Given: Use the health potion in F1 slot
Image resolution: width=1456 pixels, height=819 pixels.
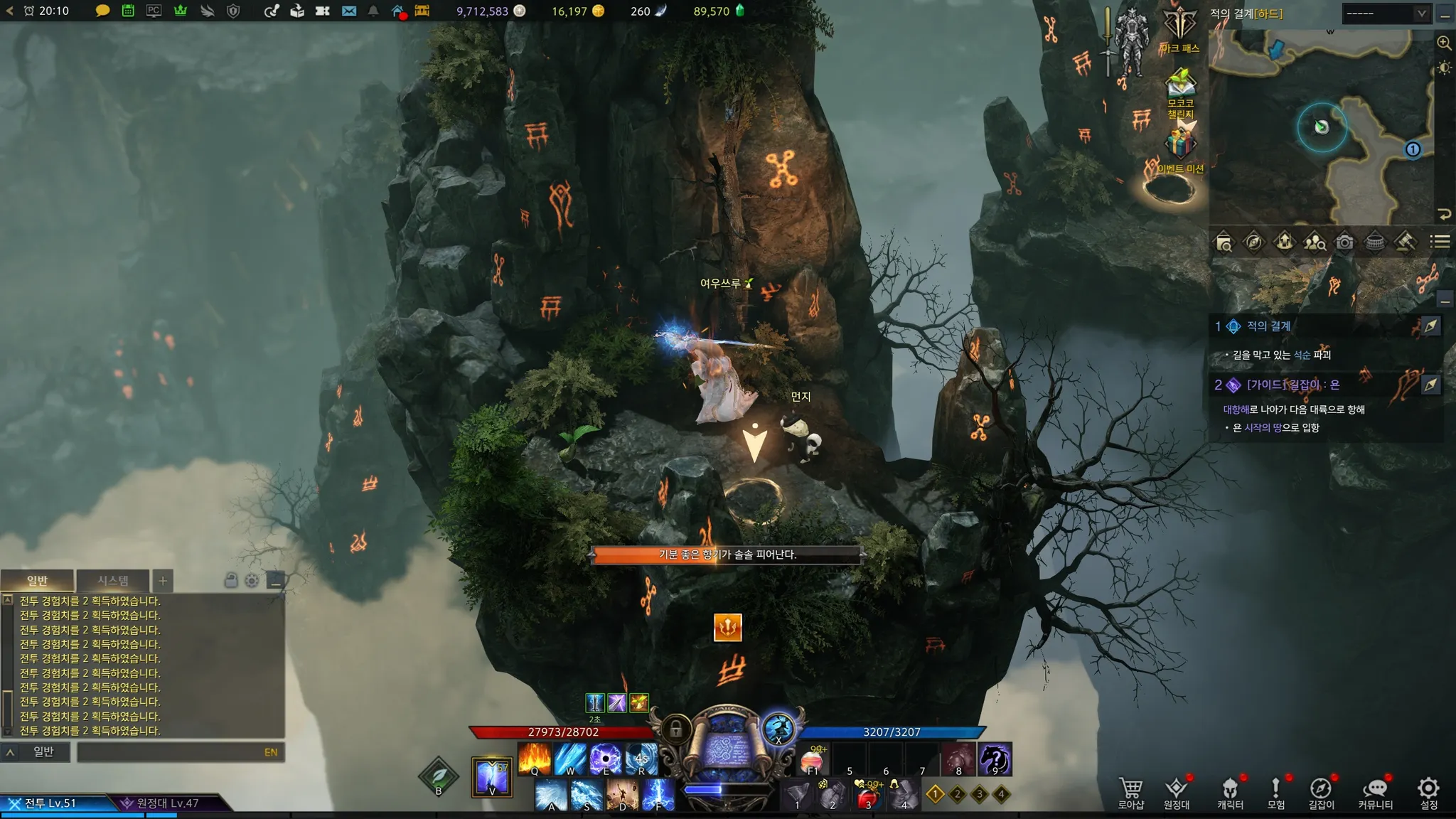Looking at the screenshot, I should click(x=813, y=760).
